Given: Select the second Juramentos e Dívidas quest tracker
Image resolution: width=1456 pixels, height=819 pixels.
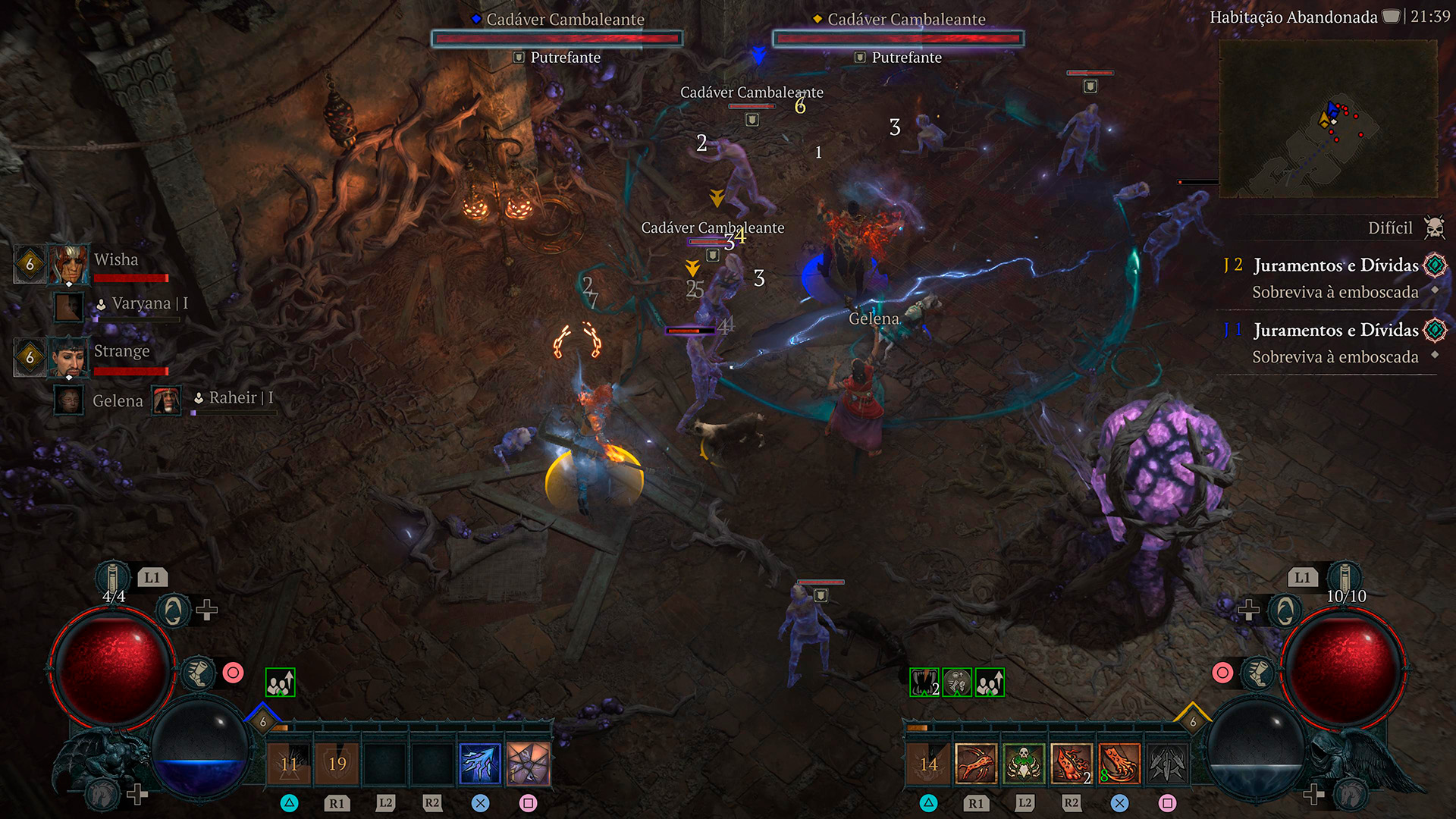Looking at the screenshot, I should [x=1335, y=331].
